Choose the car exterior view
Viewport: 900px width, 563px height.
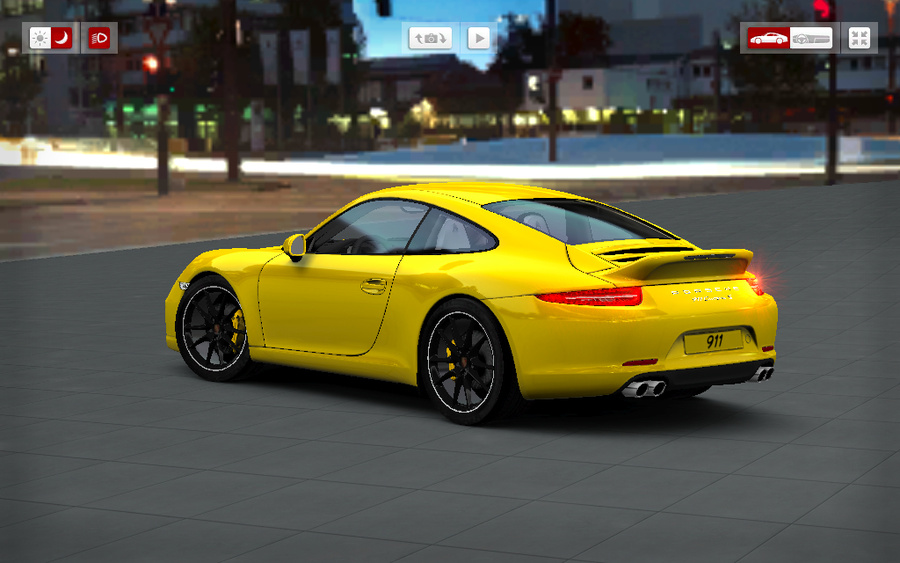(x=768, y=38)
